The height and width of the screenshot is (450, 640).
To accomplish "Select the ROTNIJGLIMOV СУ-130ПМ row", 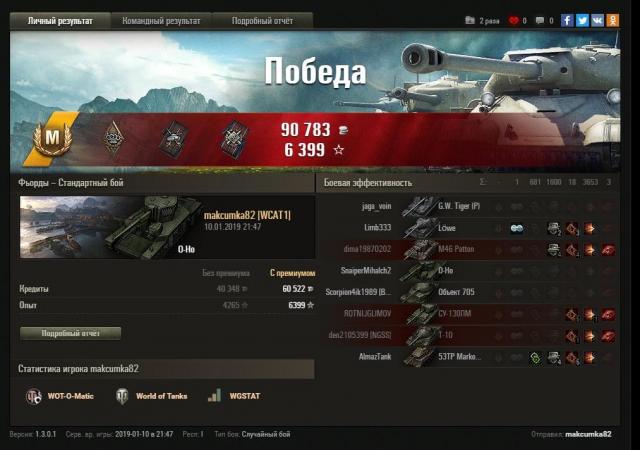I will click(469, 313).
